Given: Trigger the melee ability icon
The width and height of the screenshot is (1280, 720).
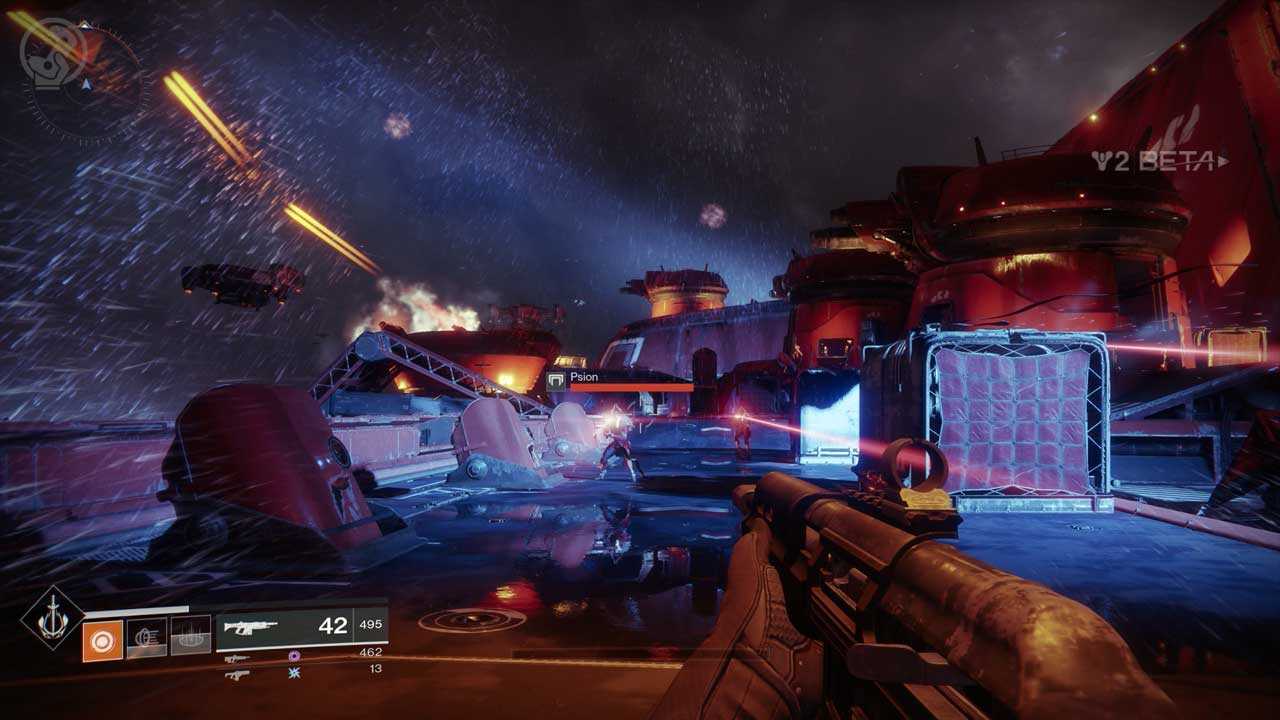Looking at the screenshot, I should tap(147, 638).
